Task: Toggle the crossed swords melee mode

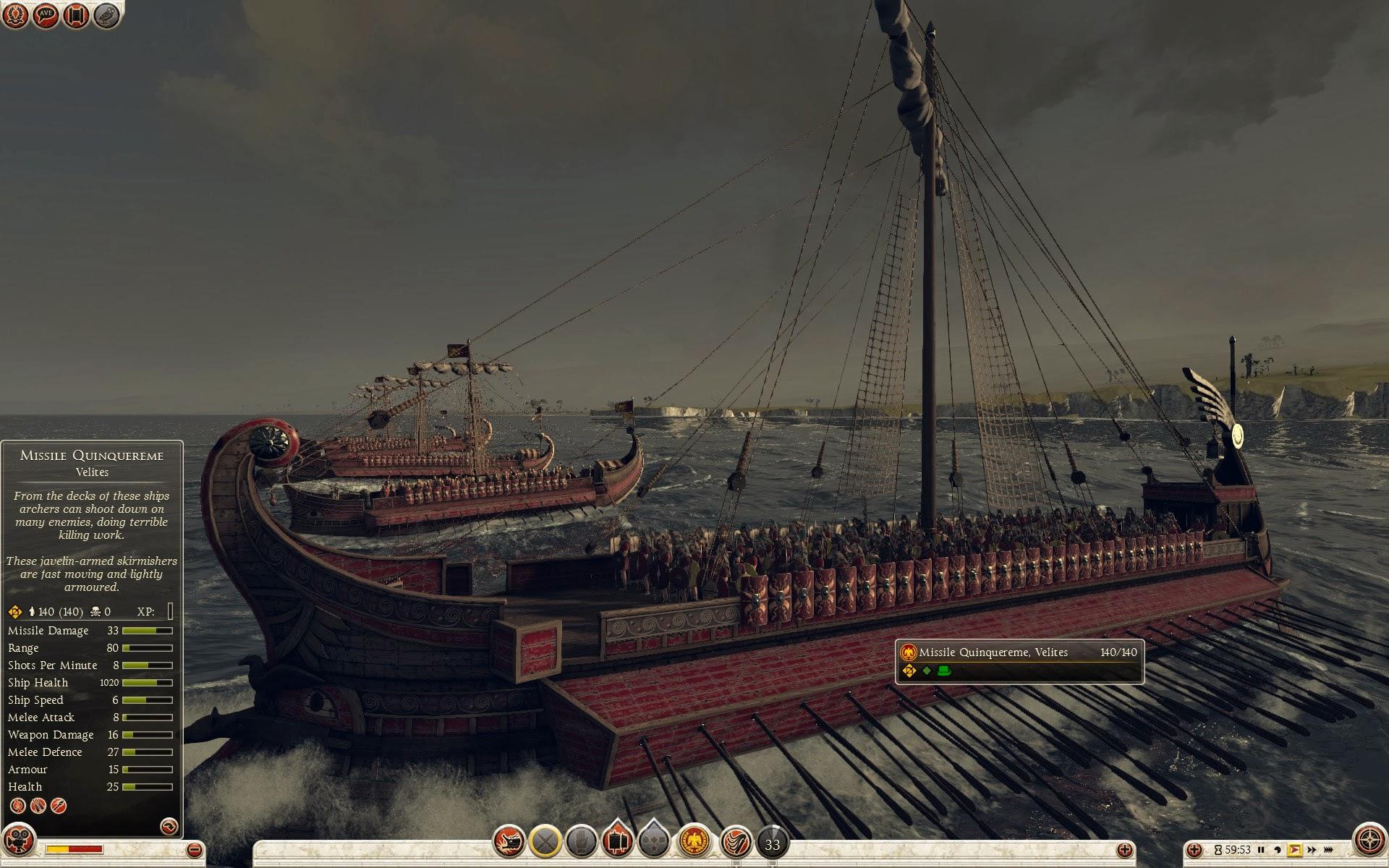Action: tap(545, 842)
